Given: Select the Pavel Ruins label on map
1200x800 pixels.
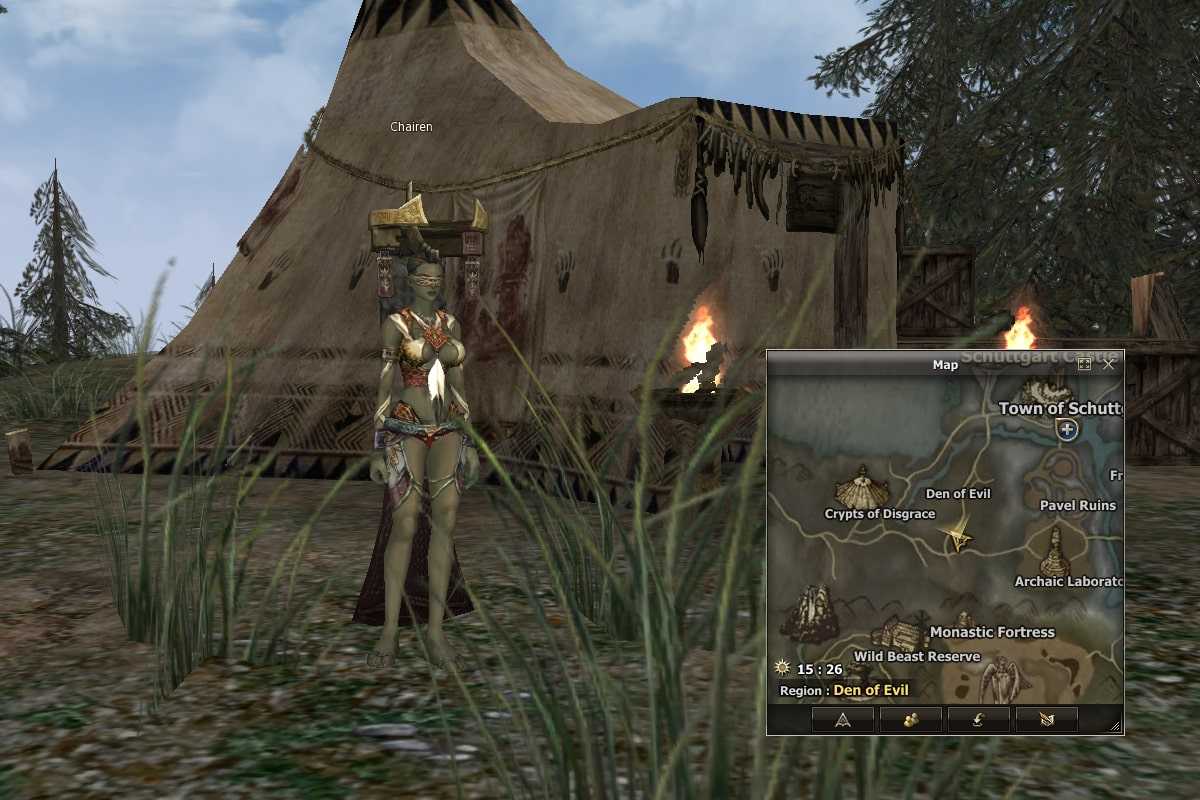Looking at the screenshot, I should pyautogui.click(x=1077, y=506).
